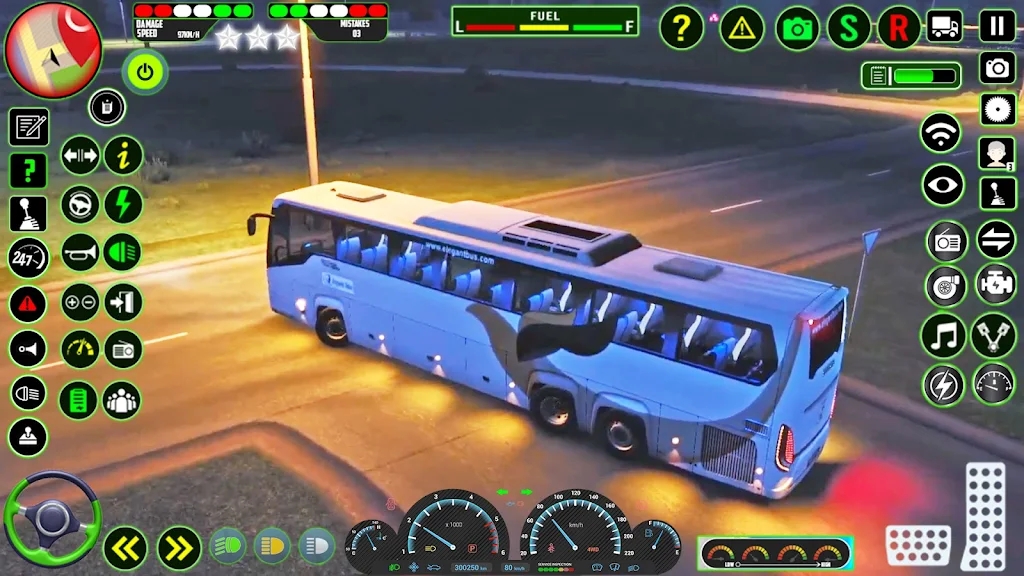The width and height of the screenshot is (1024, 576).
Task: Open the yellow question mark help
Action: coord(682,27)
